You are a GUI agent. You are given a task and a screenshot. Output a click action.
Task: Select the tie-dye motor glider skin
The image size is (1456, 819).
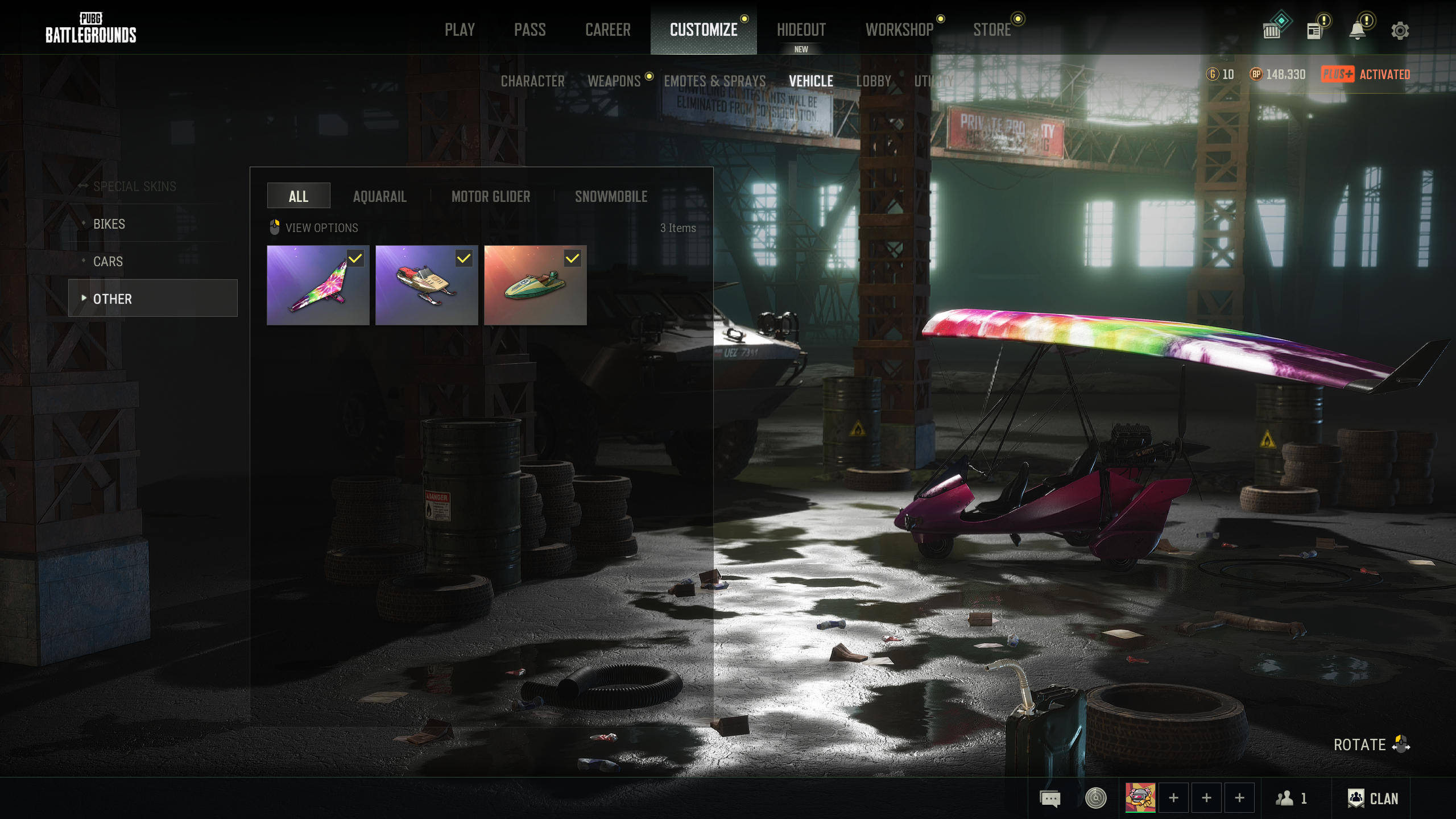pyautogui.click(x=318, y=286)
